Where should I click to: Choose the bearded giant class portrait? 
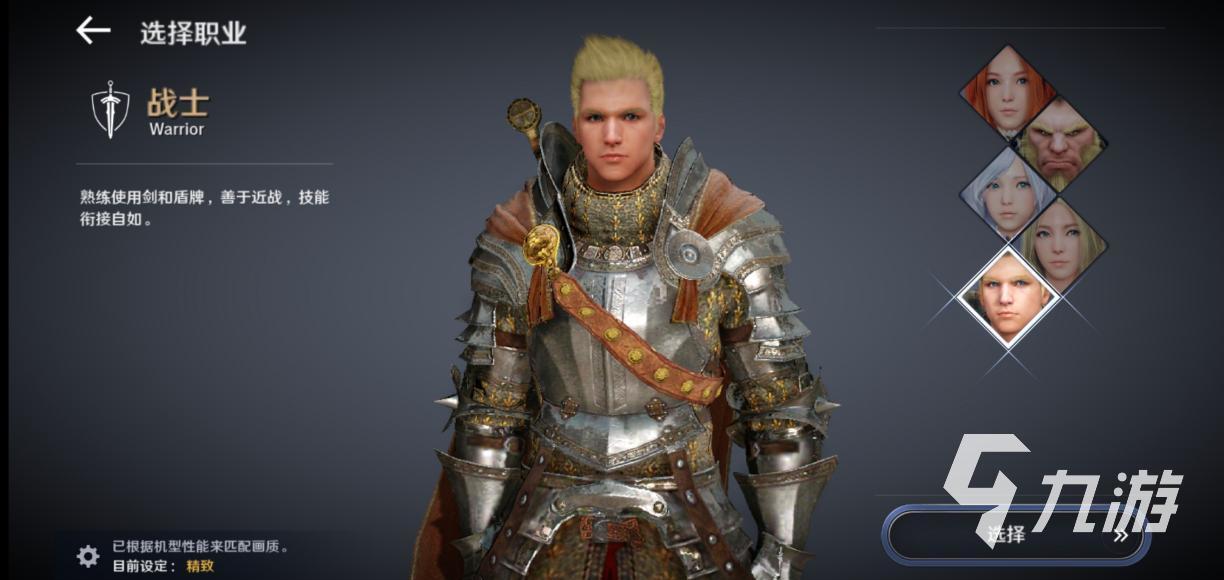pos(1060,144)
